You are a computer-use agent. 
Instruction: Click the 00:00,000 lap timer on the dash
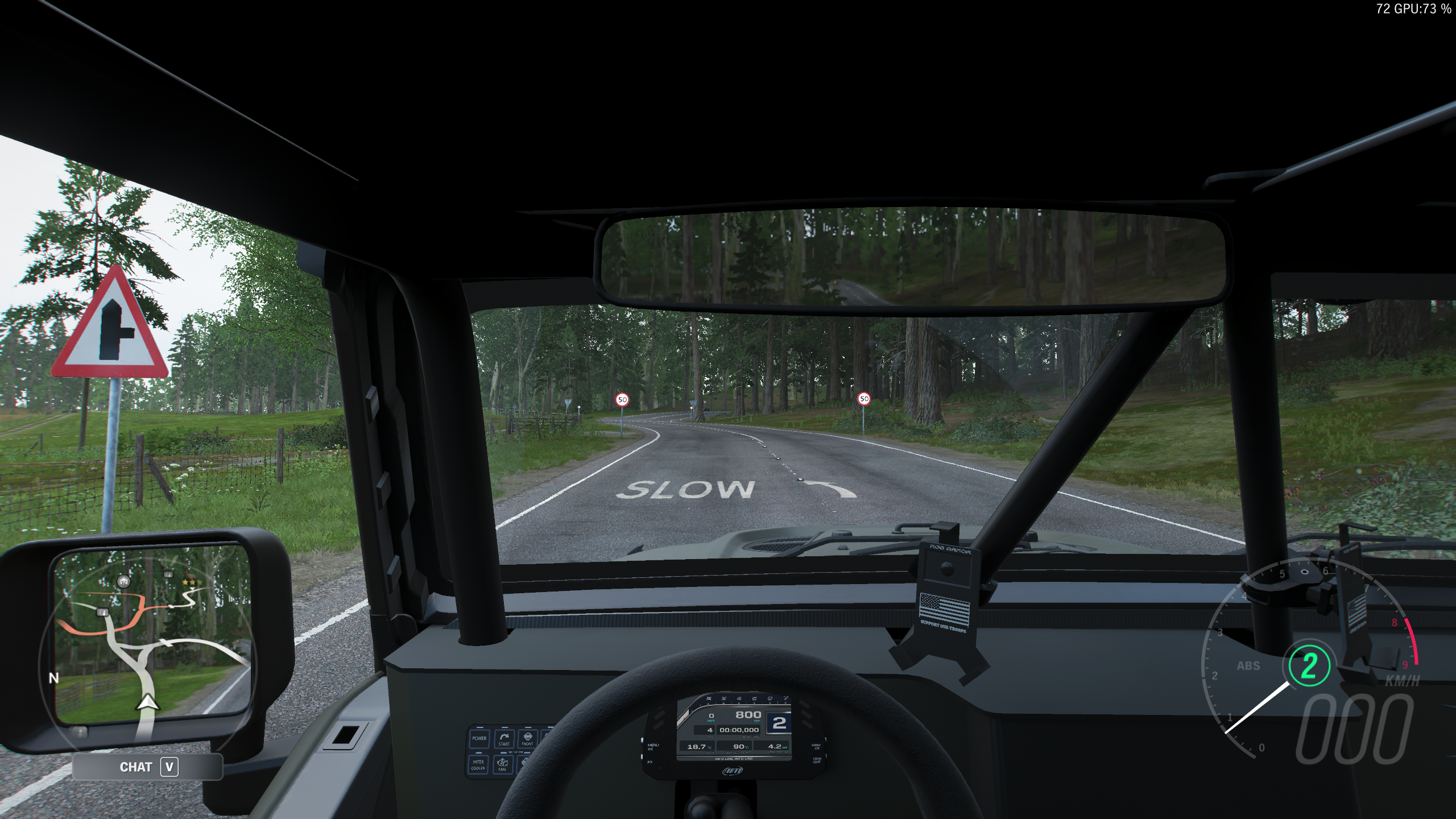739,730
